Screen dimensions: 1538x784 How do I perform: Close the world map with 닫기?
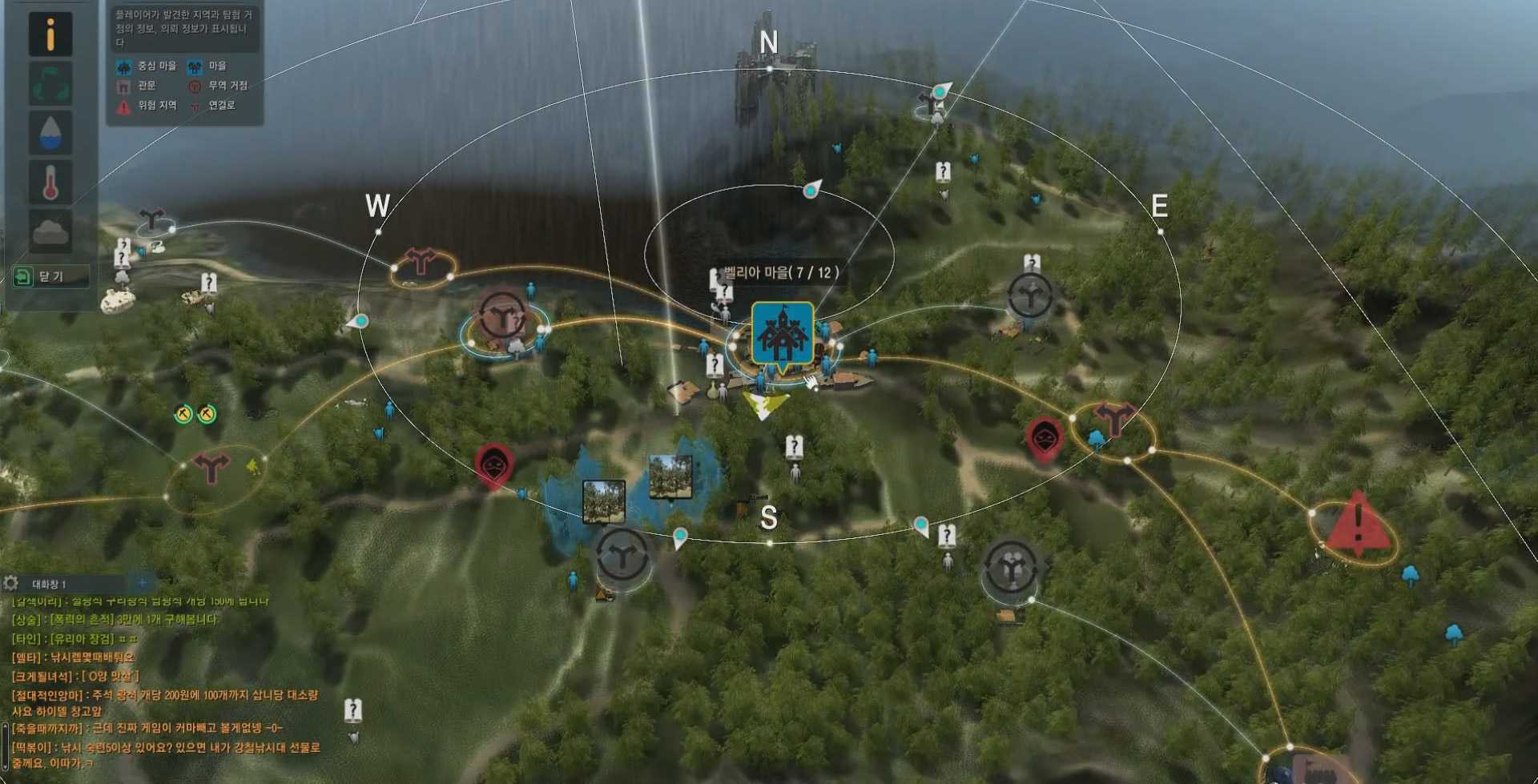(50, 276)
